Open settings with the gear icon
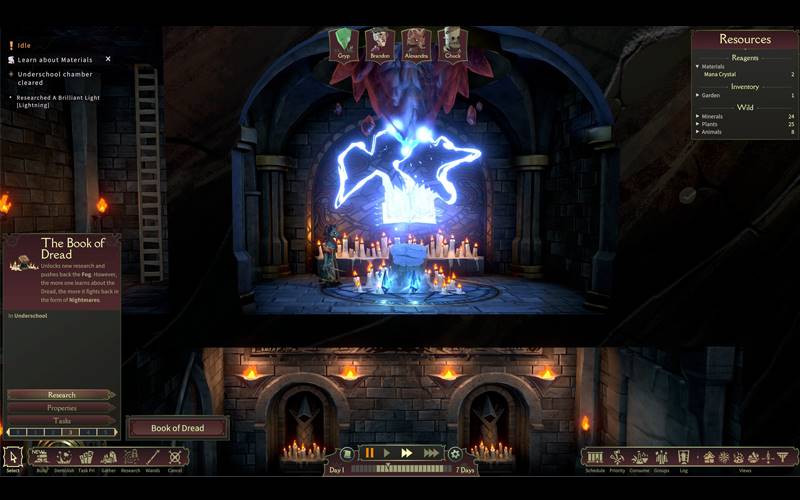 (455, 453)
